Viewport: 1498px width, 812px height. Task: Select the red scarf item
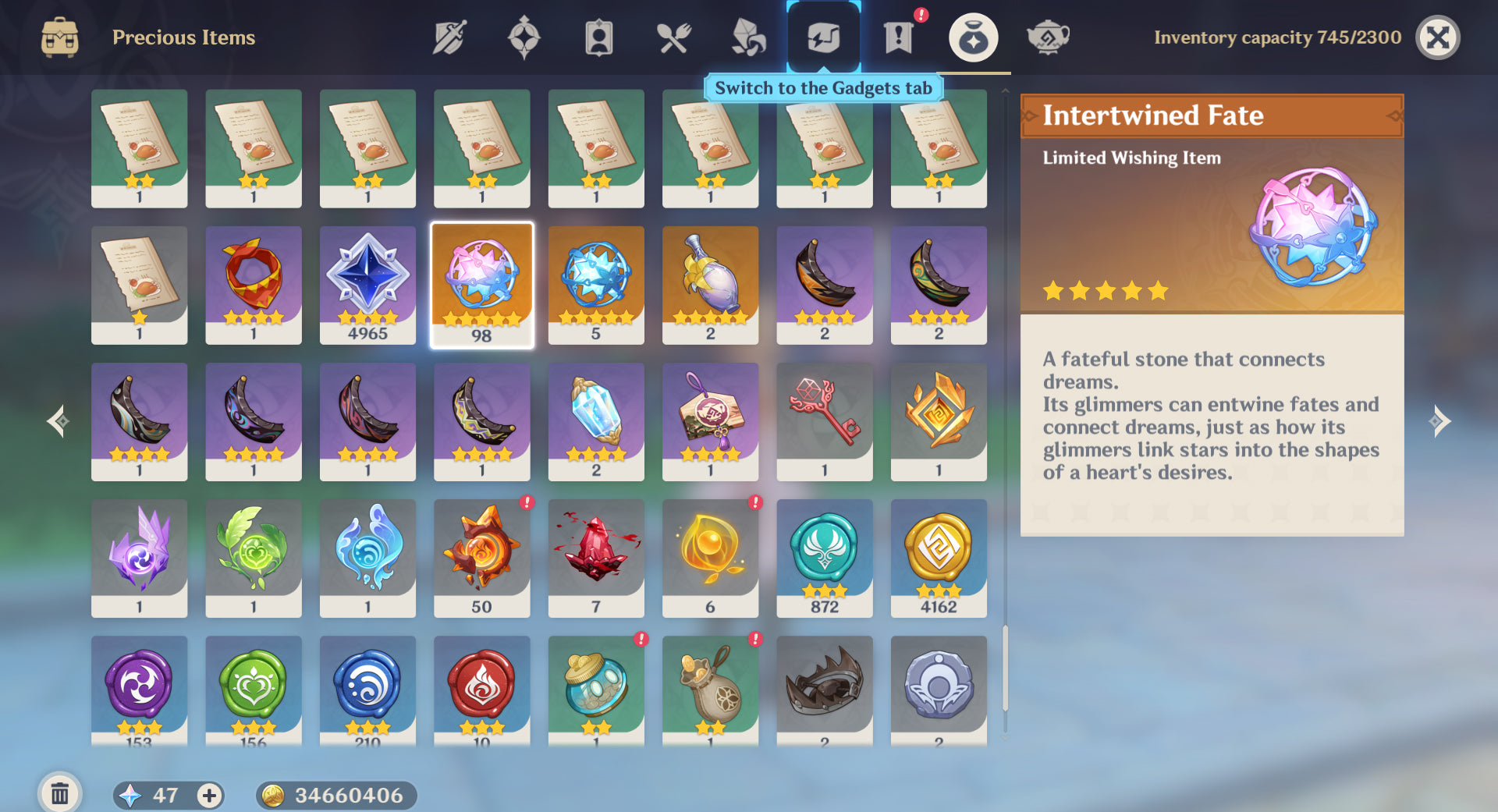pyautogui.click(x=254, y=285)
